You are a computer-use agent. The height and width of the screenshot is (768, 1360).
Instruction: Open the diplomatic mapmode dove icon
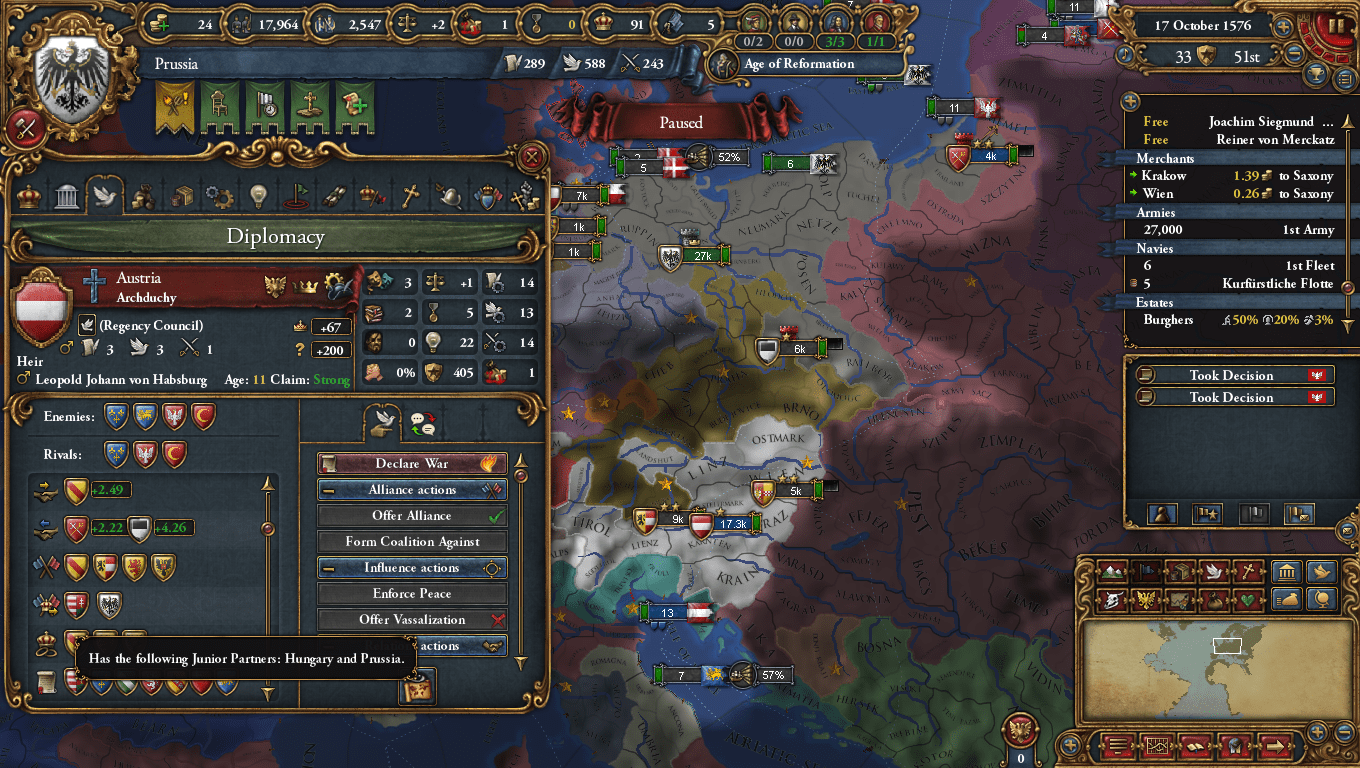[x=1213, y=571]
